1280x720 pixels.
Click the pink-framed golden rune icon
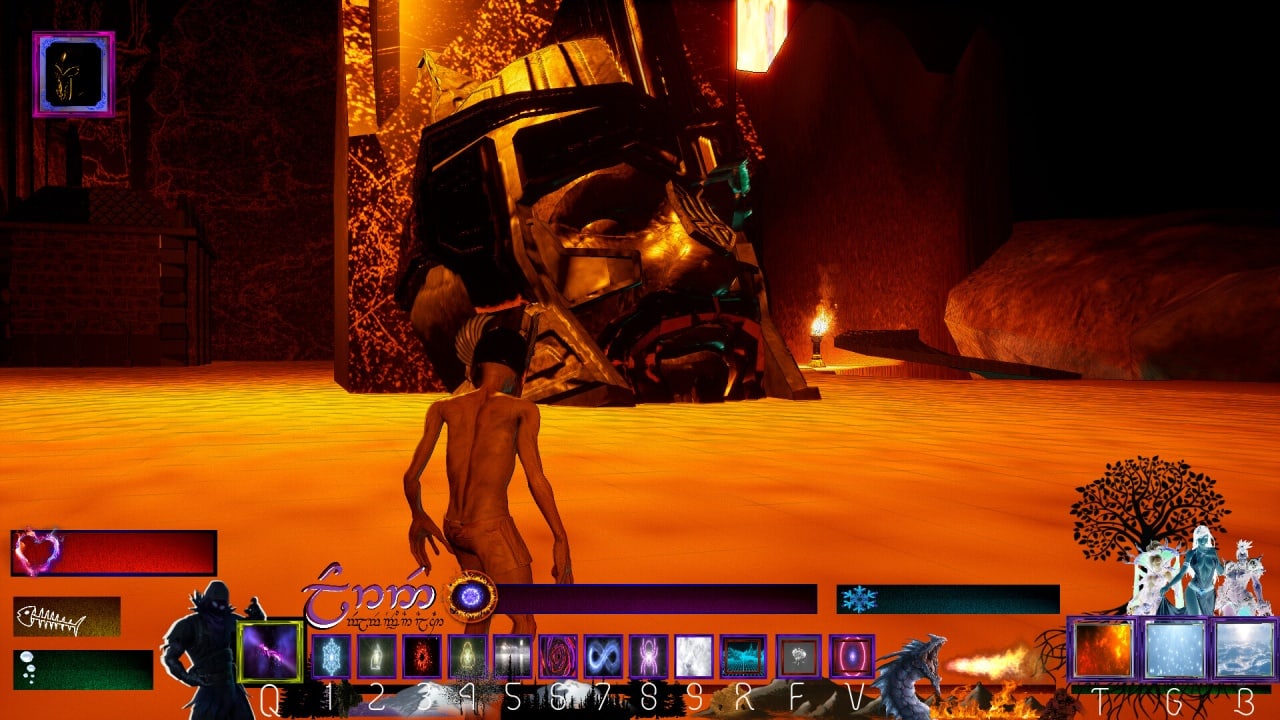(73, 74)
